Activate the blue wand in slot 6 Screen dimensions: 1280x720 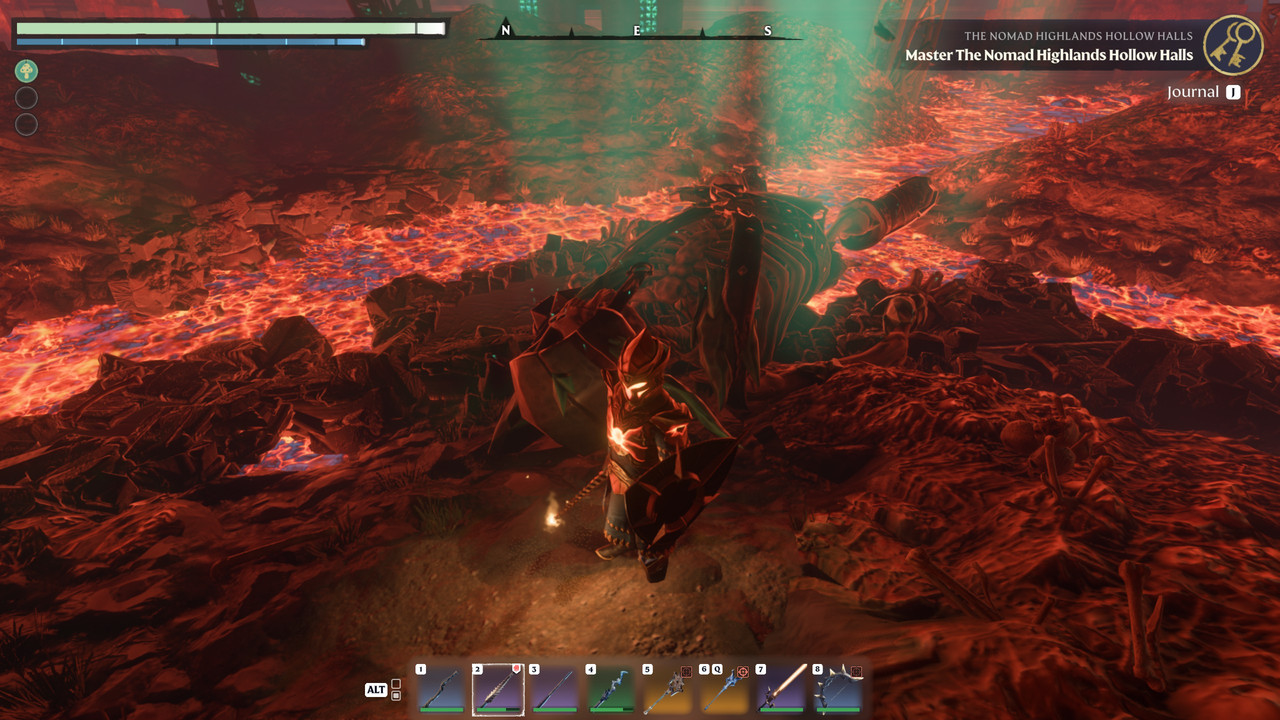[x=724, y=690]
